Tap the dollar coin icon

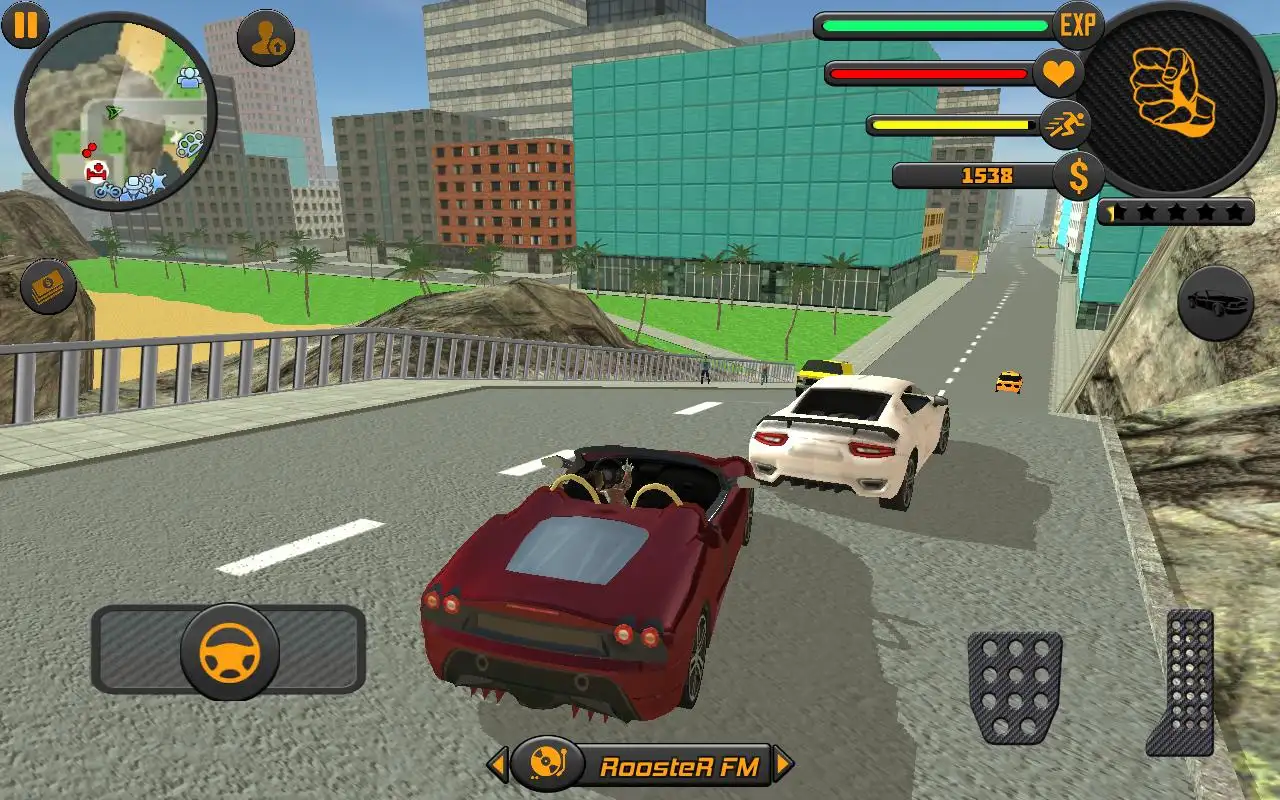1077,177
